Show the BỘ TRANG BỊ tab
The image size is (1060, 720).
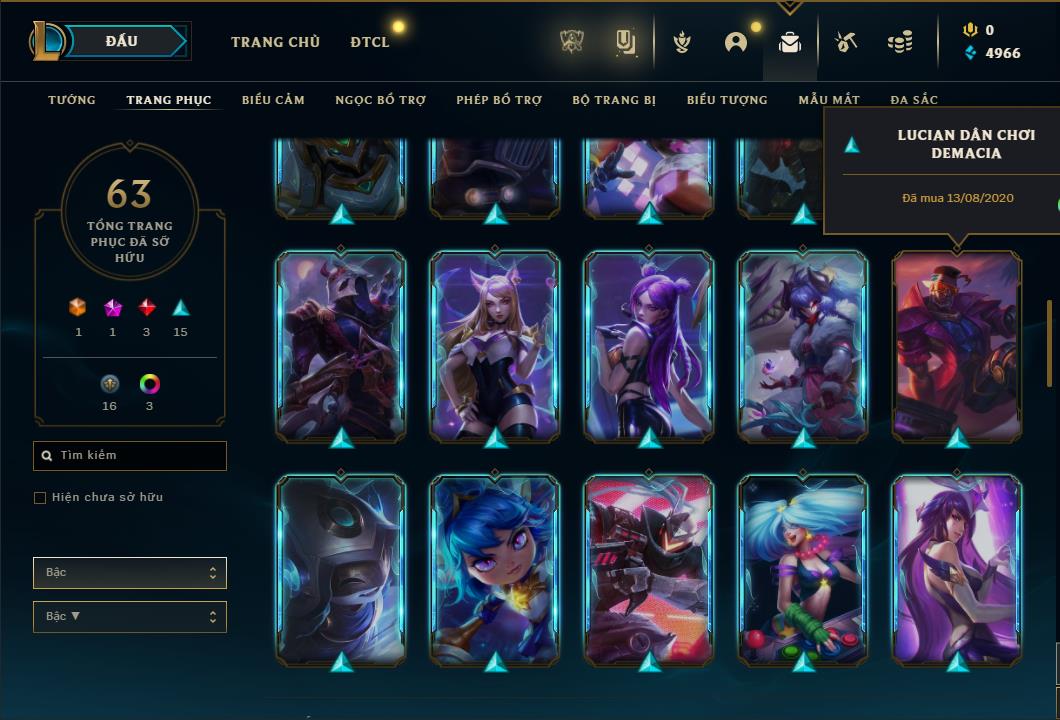(614, 100)
